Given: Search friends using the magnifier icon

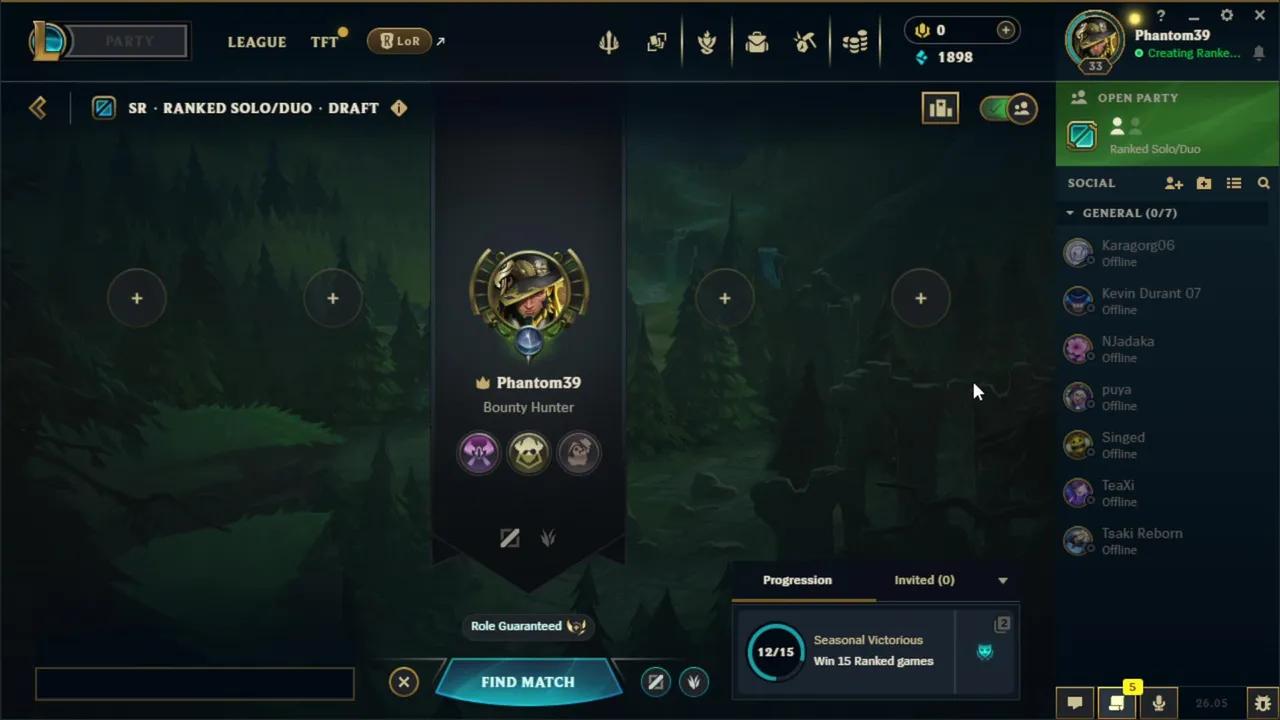Looking at the screenshot, I should (1264, 183).
